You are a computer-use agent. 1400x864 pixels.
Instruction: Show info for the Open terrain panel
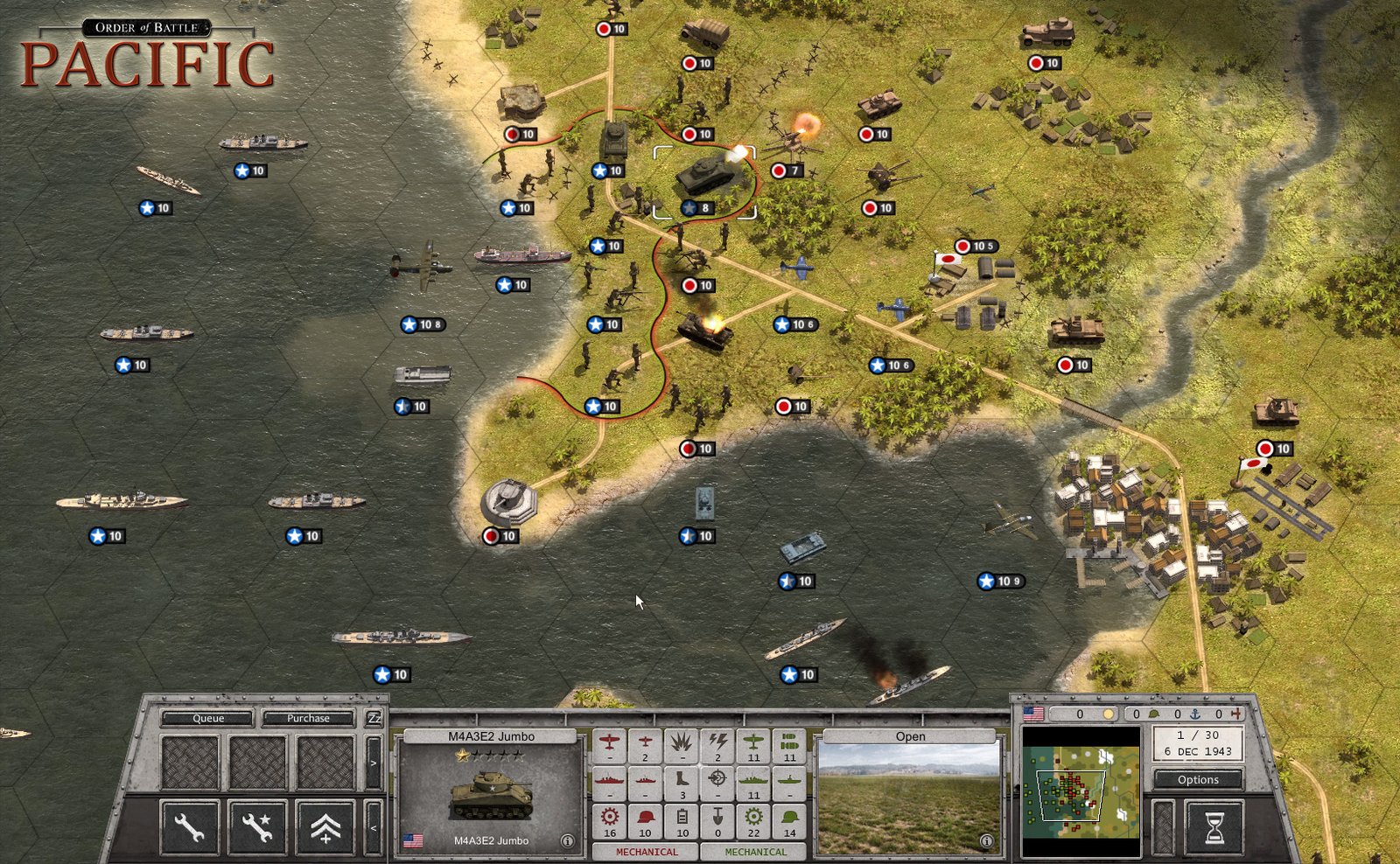click(986, 841)
